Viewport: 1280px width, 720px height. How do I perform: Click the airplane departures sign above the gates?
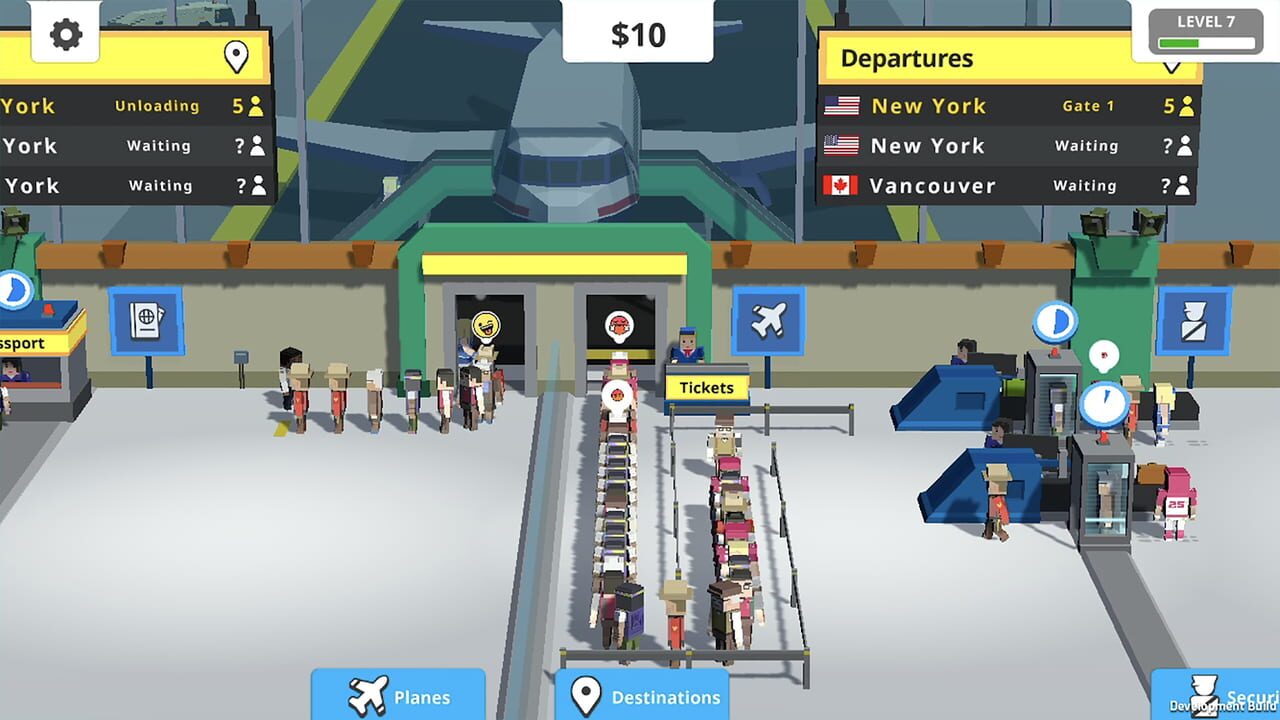pos(768,320)
